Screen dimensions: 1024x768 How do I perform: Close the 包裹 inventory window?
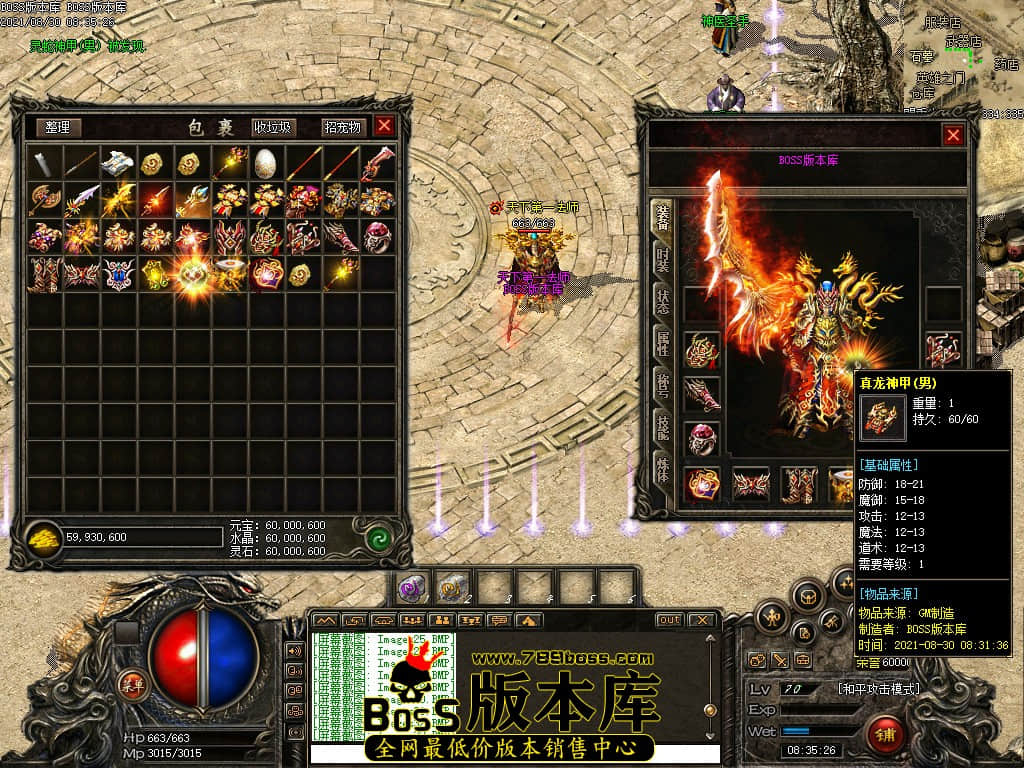tap(384, 126)
